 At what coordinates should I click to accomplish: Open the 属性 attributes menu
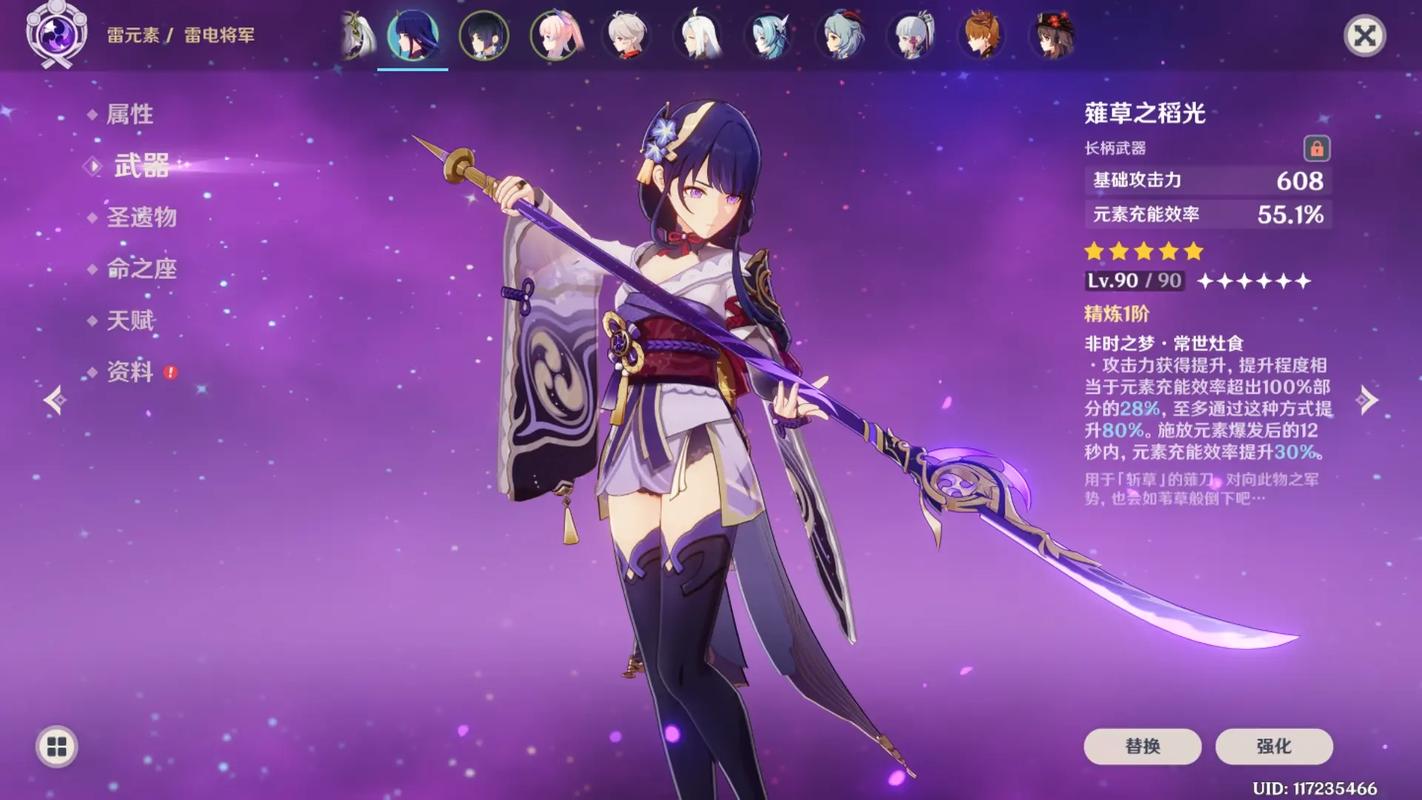(130, 115)
